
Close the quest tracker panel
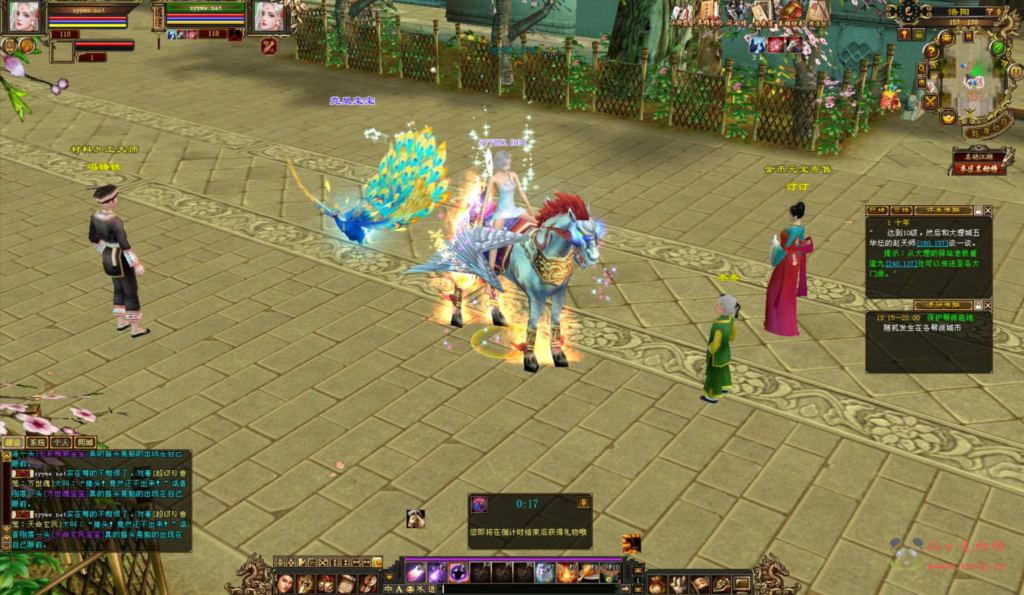[x=989, y=211]
